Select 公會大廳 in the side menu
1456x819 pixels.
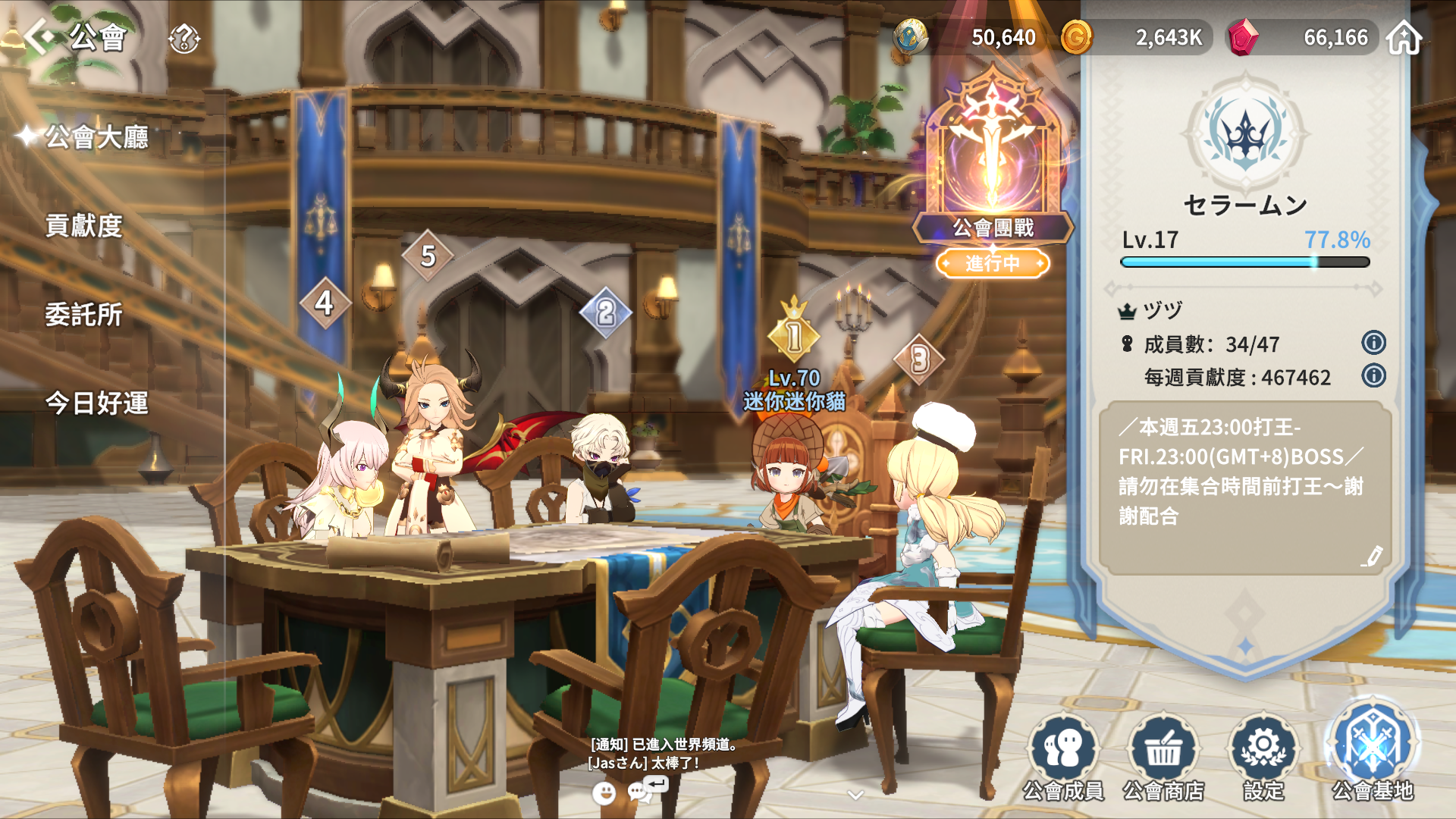point(96,137)
